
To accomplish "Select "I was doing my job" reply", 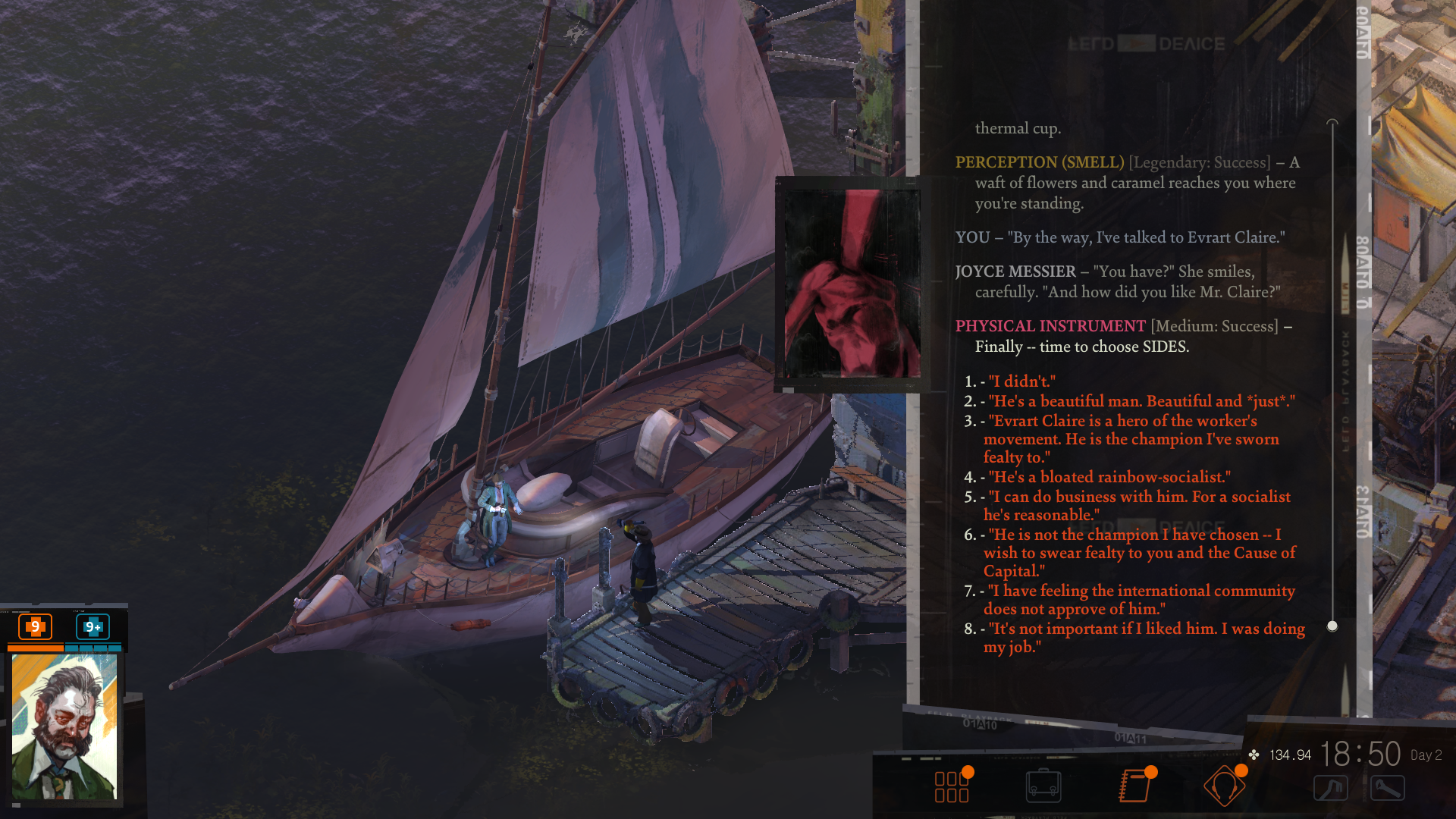I will pos(1145,638).
